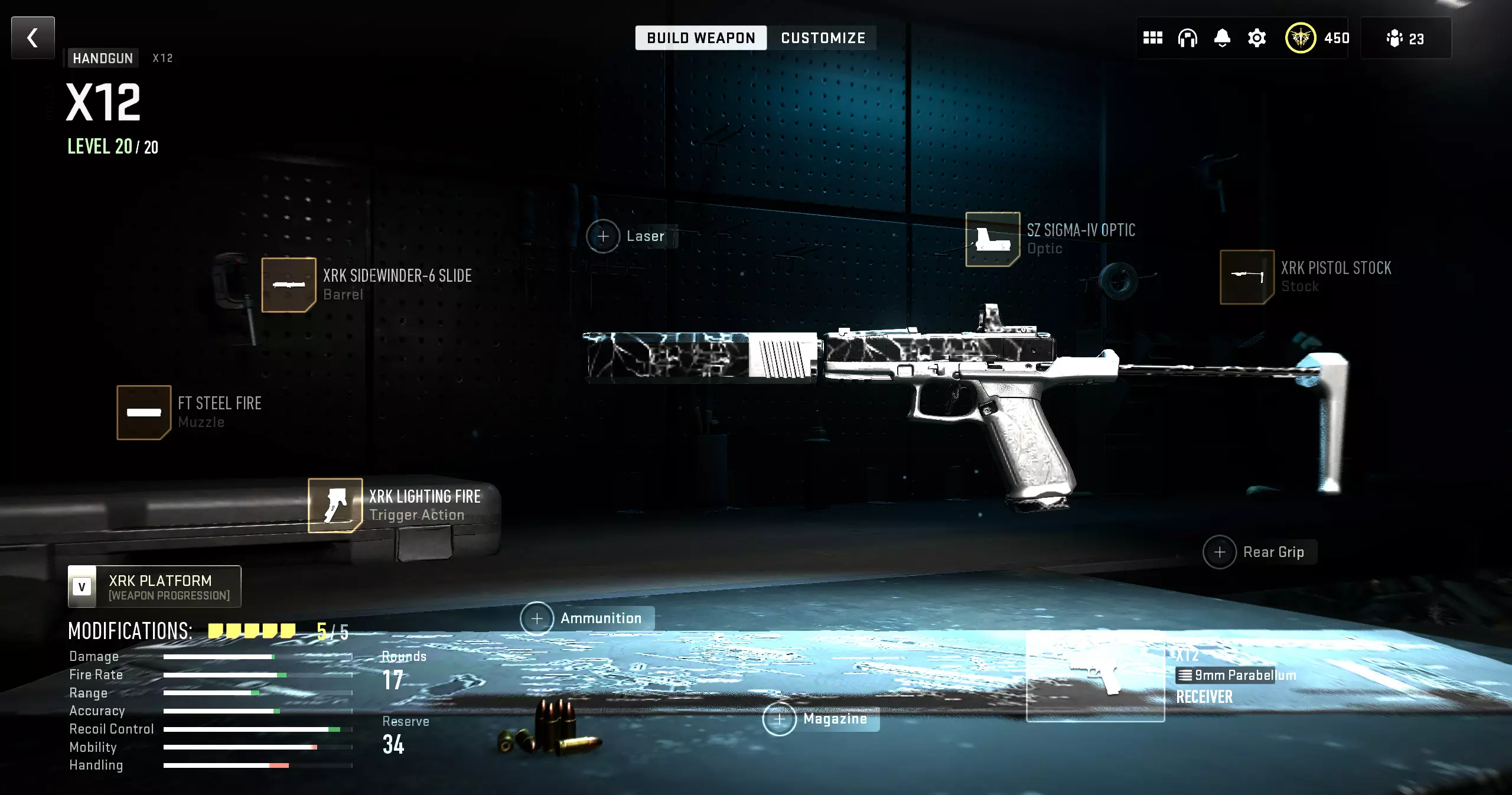The width and height of the screenshot is (1512, 795).
Task: Click the 450 rank emblem
Action: pyautogui.click(x=1300, y=38)
